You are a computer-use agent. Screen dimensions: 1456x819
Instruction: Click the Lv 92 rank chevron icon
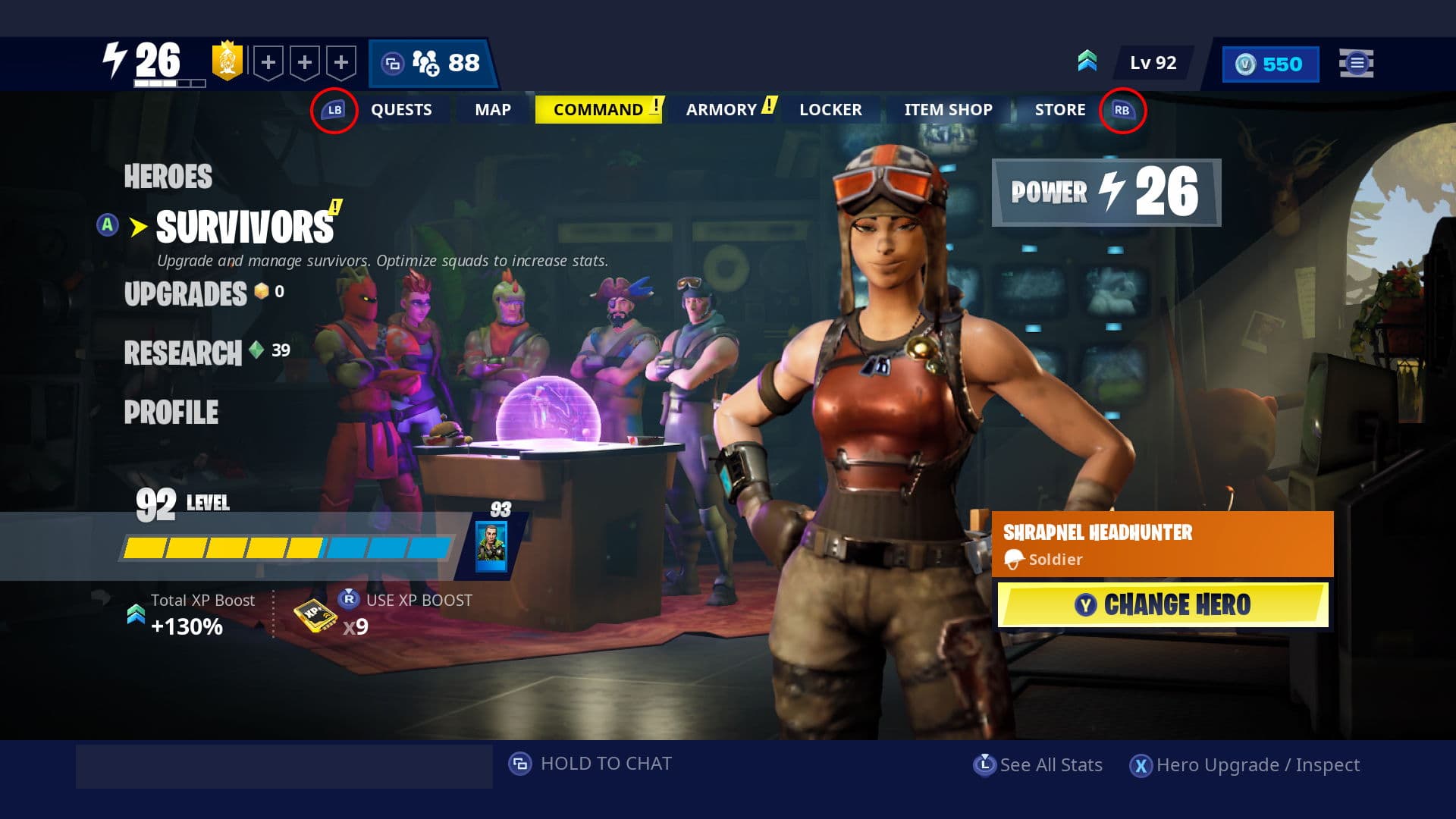pyautogui.click(x=1087, y=62)
